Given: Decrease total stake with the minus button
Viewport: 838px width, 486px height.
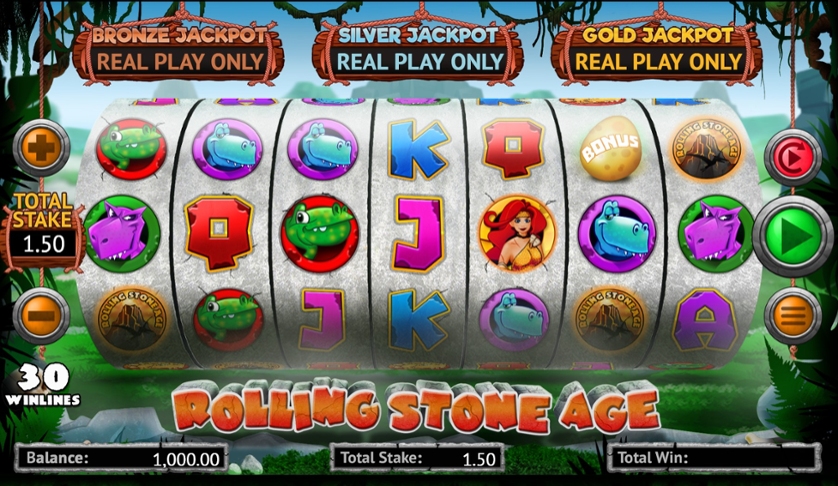Looking at the screenshot, I should [x=41, y=314].
